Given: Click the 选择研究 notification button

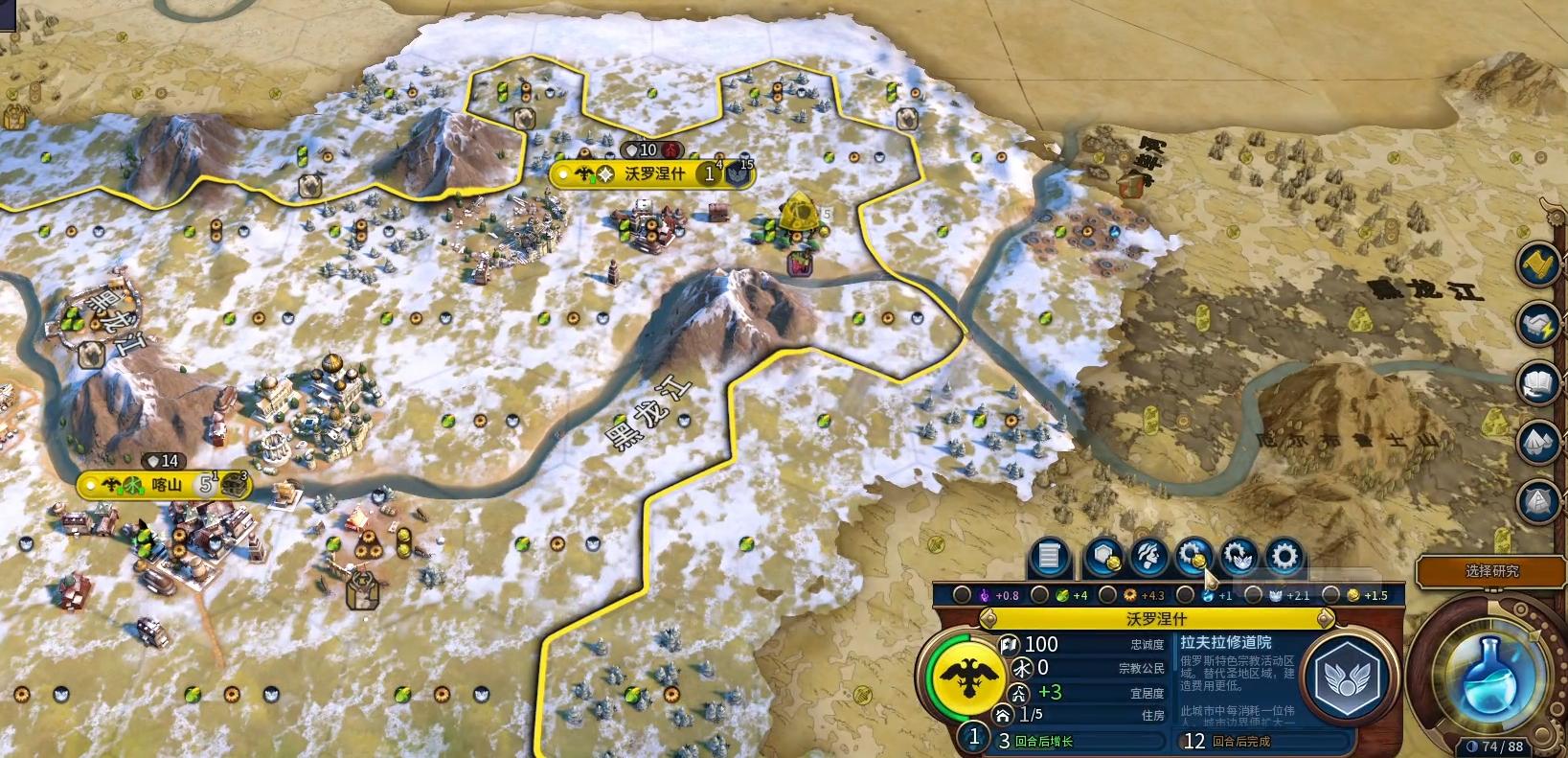Looking at the screenshot, I should pos(1490,571).
